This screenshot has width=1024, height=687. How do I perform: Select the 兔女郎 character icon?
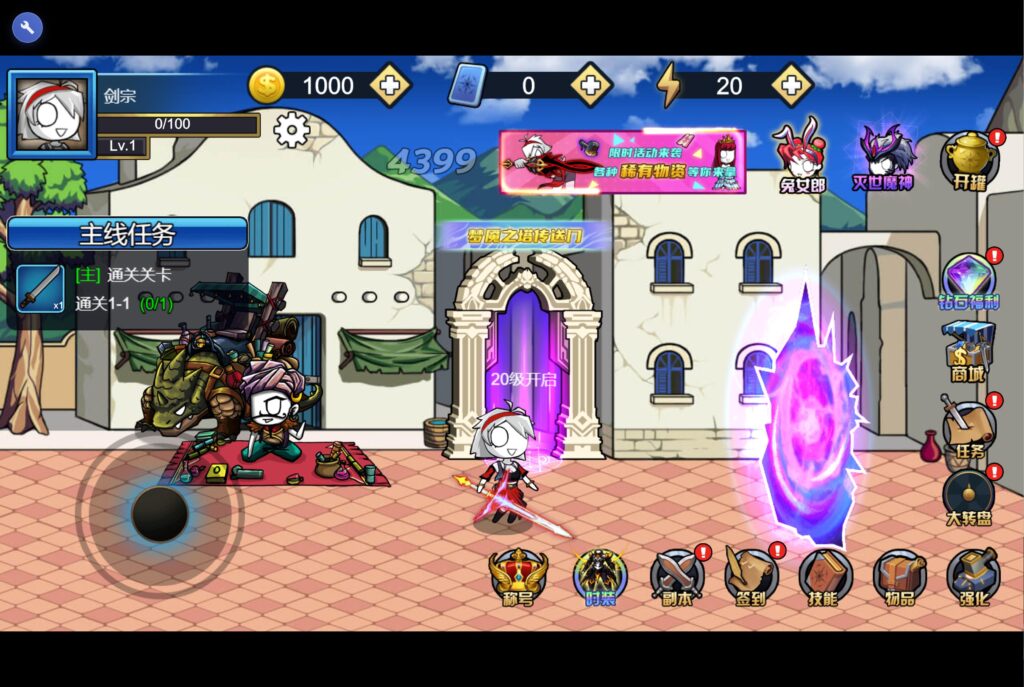801,154
